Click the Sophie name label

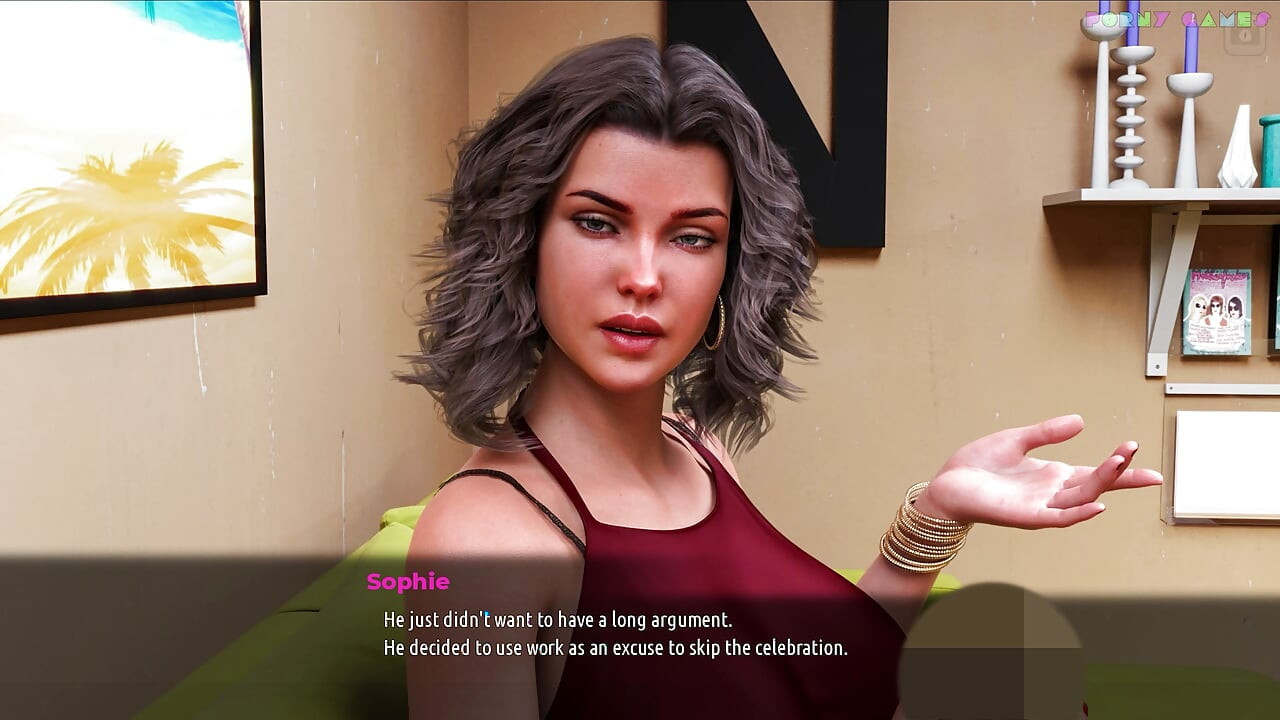(x=407, y=582)
